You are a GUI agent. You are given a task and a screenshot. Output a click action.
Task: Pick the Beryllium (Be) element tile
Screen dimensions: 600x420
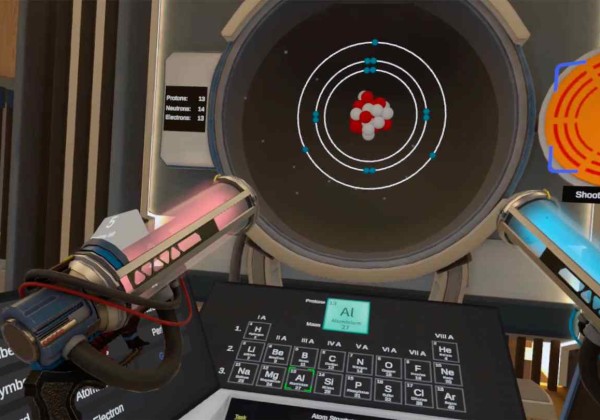(x=278, y=354)
